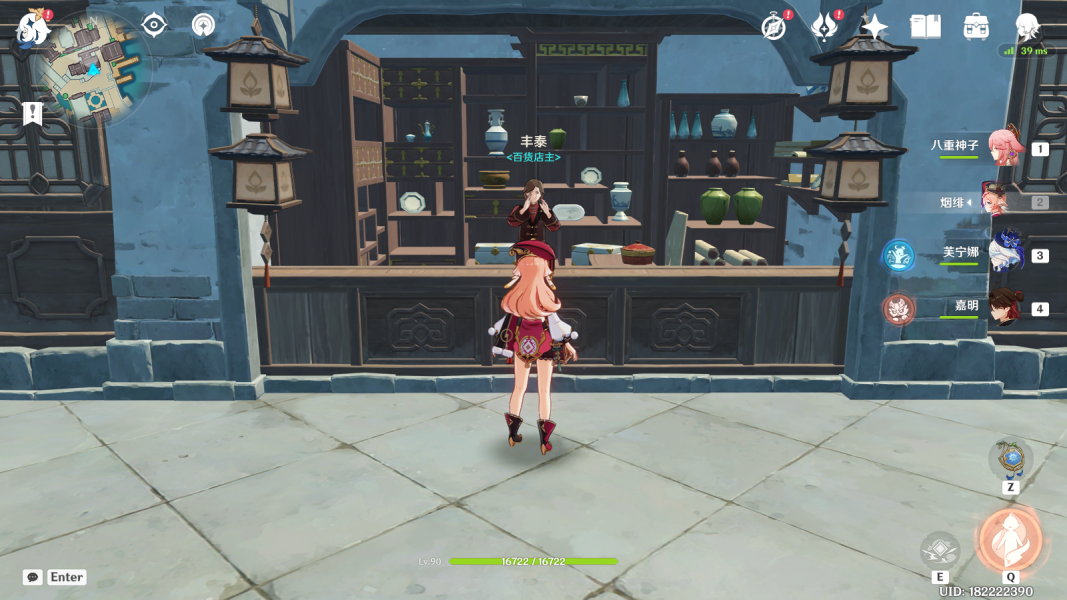Screen dimensions: 1067x600
Task: Open the events compass icon
Action: tap(774, 27)
